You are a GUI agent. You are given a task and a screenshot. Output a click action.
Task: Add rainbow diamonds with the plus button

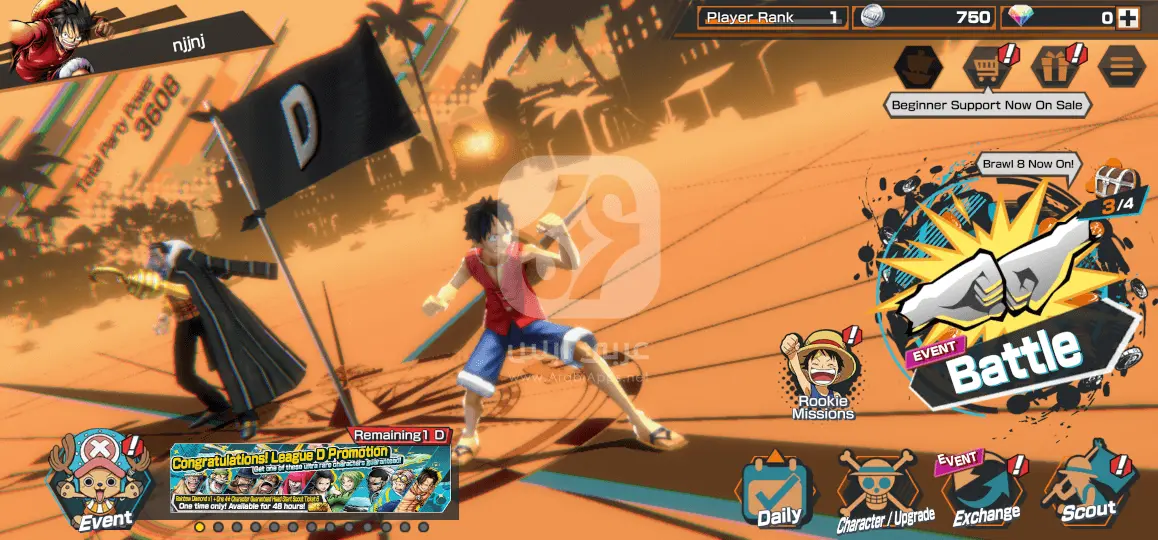1128,18
